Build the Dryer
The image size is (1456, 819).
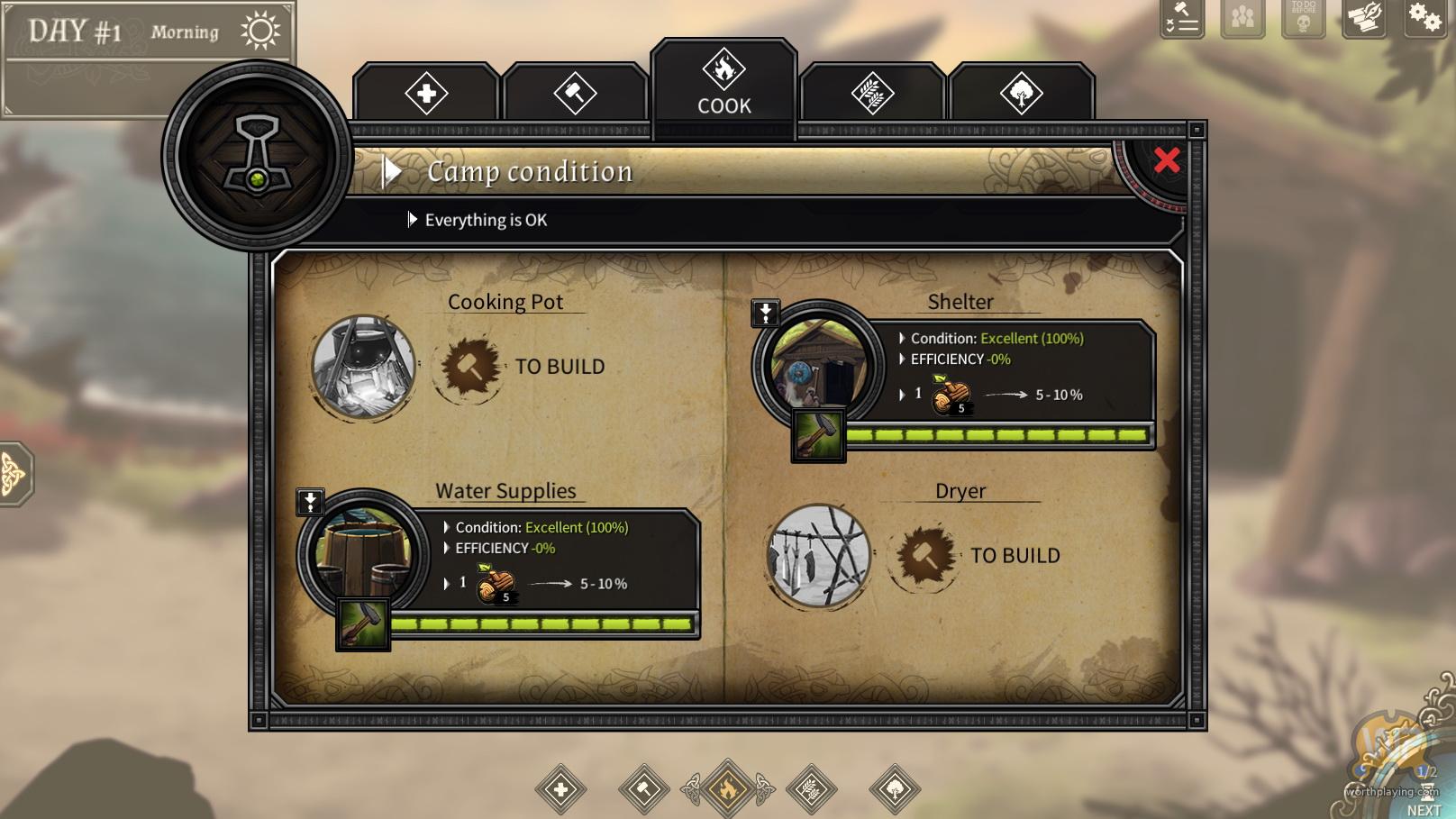[924, 555]
